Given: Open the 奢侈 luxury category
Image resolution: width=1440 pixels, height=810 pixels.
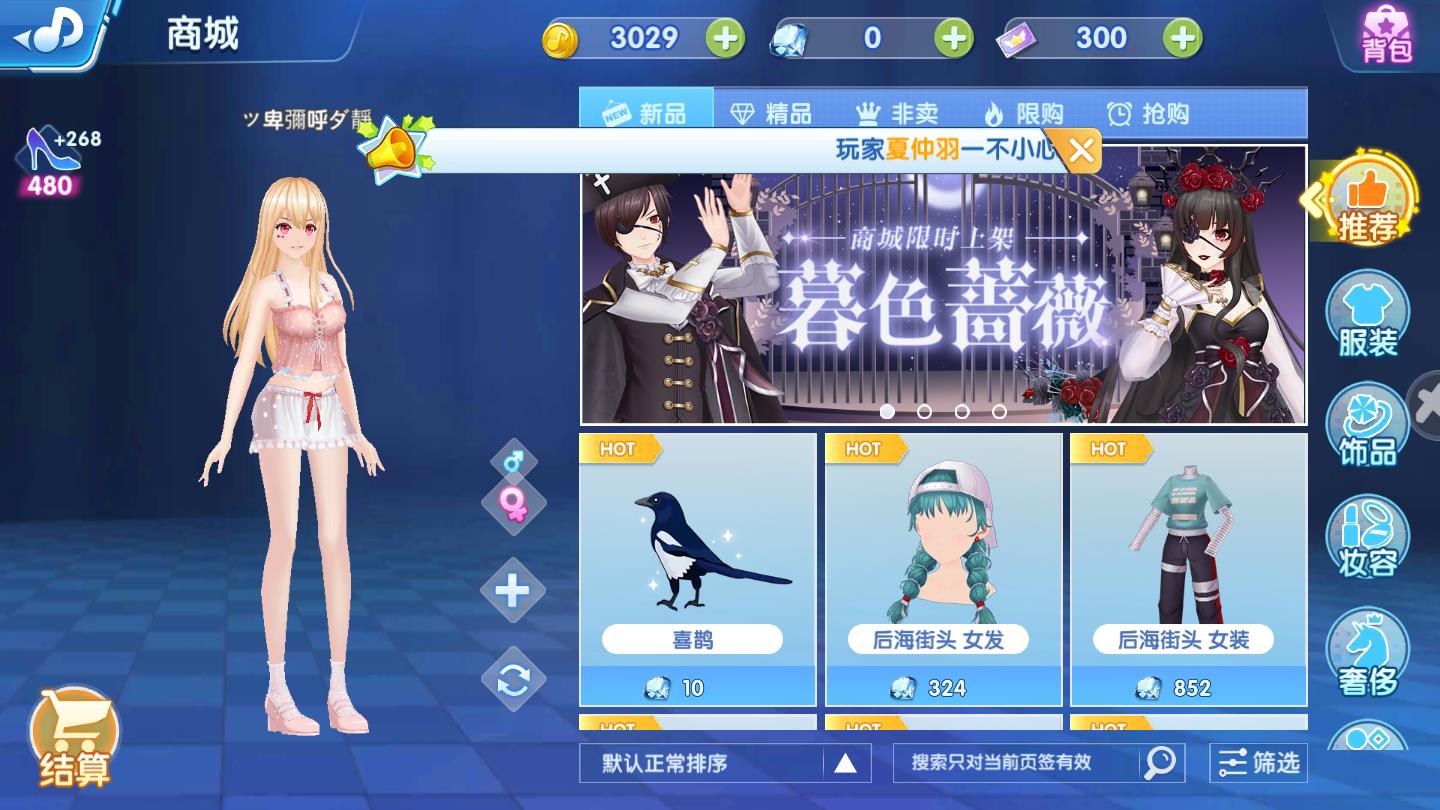Looking at the screenshot, I should pyautogui.click(x=1369, y=650).
